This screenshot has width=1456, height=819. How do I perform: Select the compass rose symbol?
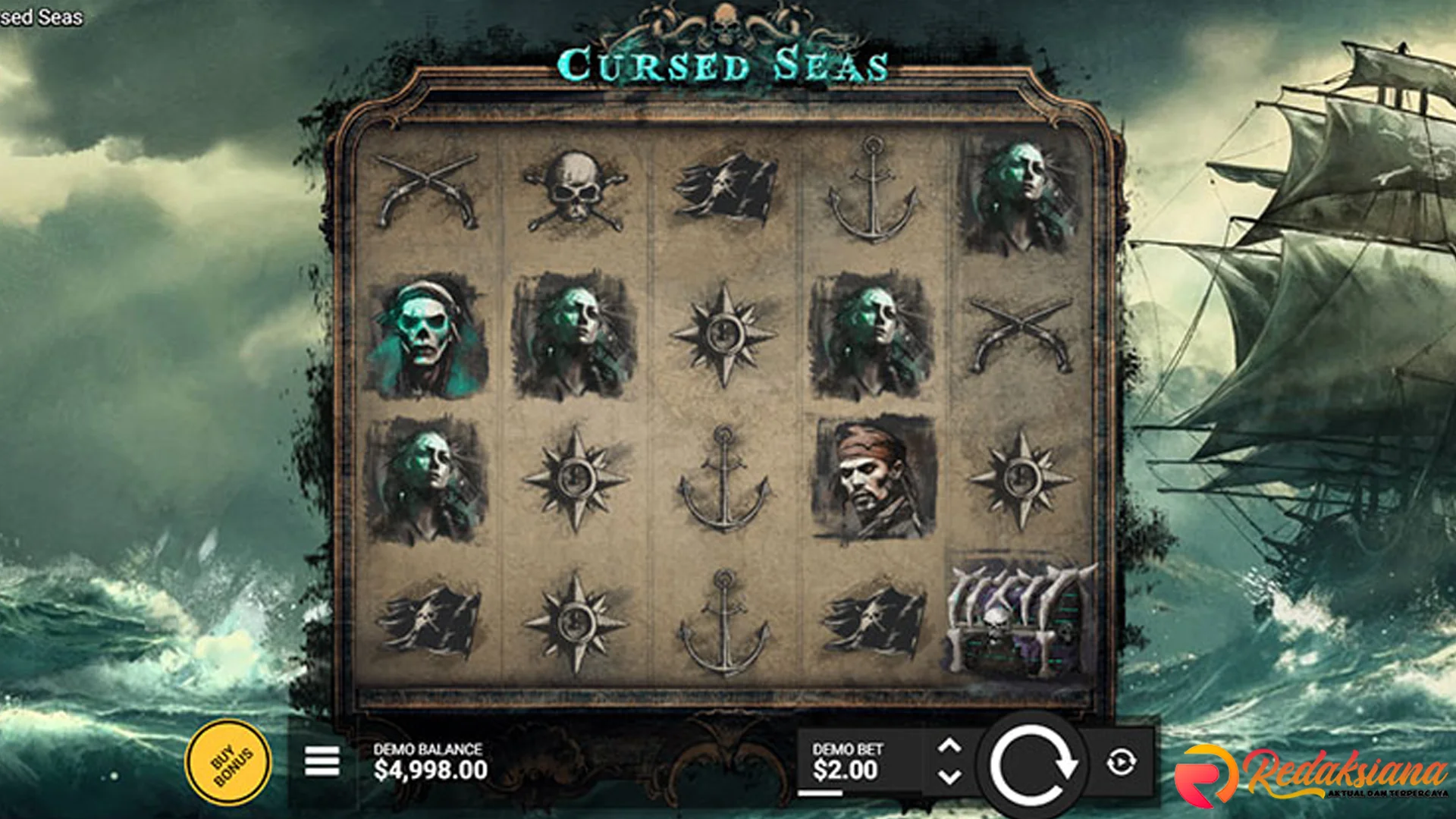(x=724, y=334)
